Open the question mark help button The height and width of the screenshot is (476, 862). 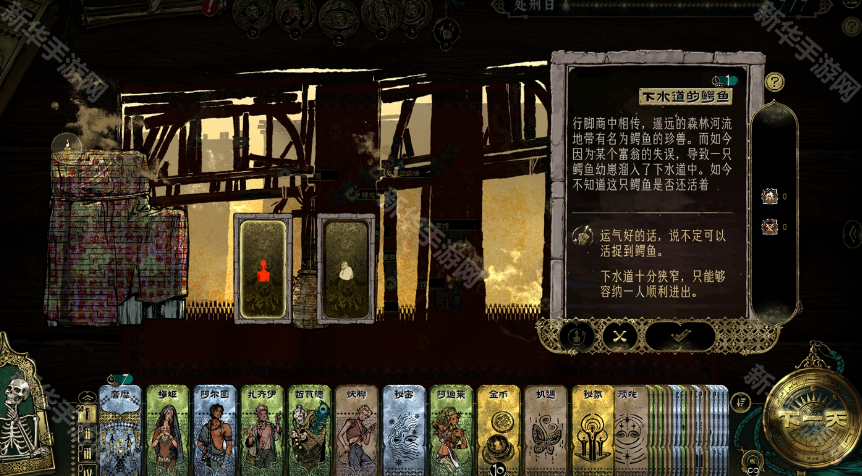click(x=774, y=82)
